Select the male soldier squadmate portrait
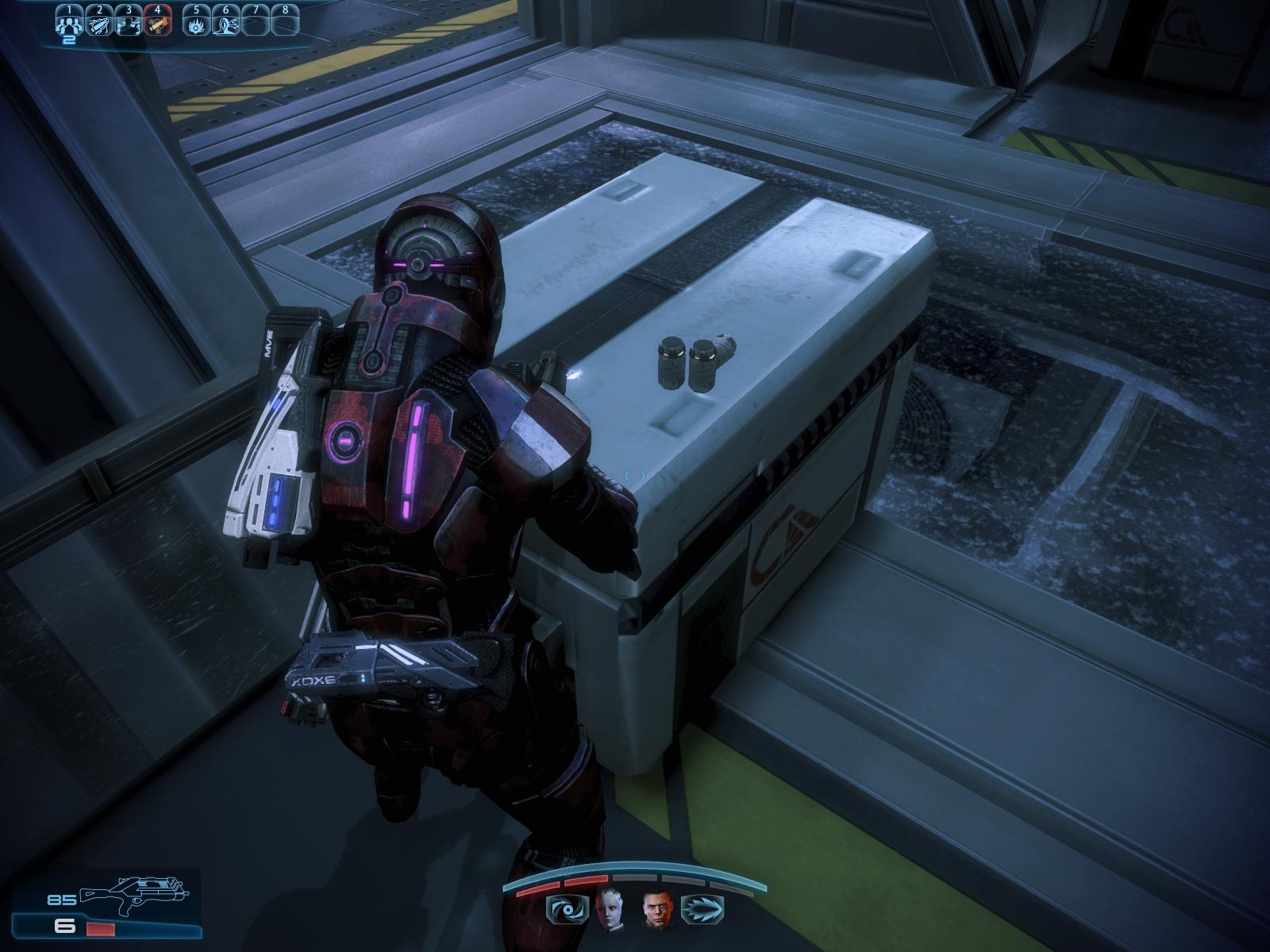This screenshot has height=952, width=1270. pos(656,907)
